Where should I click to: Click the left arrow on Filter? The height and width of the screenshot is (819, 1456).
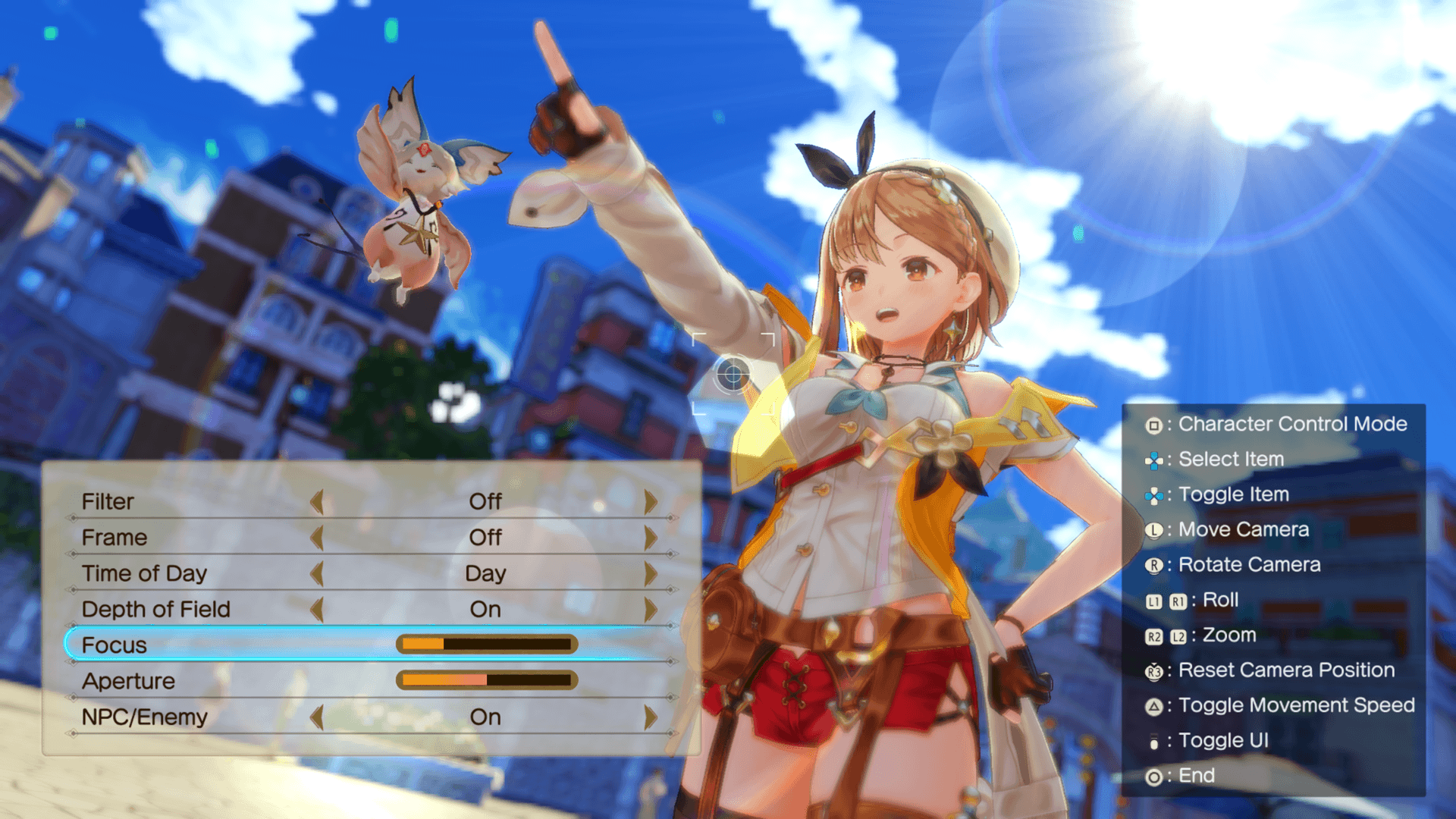pyautogui.click(x=317, y=501)
